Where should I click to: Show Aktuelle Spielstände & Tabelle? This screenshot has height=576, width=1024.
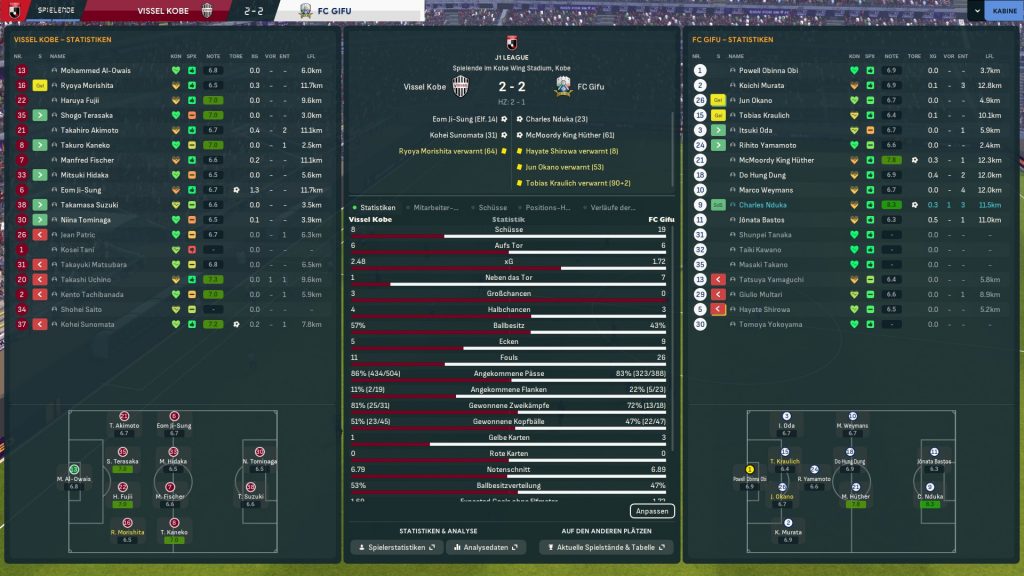606,547
